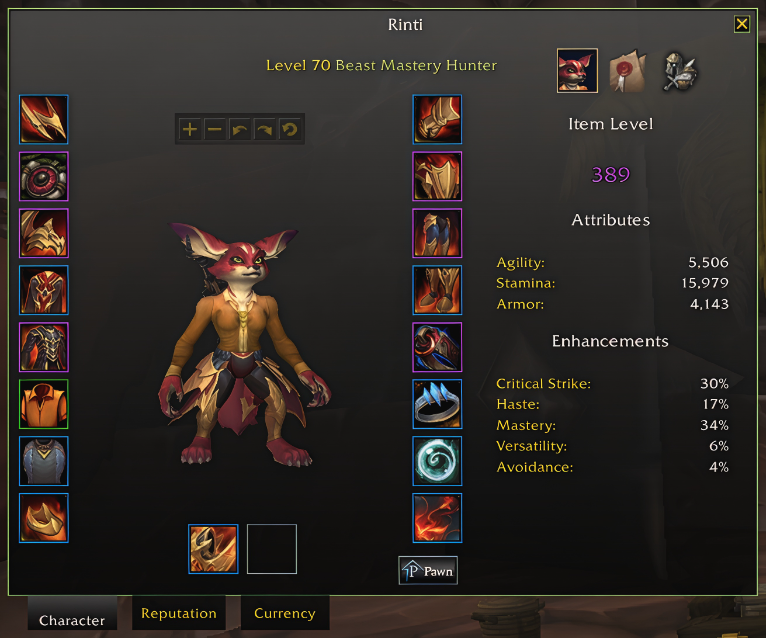Select the leg armor equipment slot
Image resolution: width=766 pixels, height=638 pixels.
pos(437,234)
